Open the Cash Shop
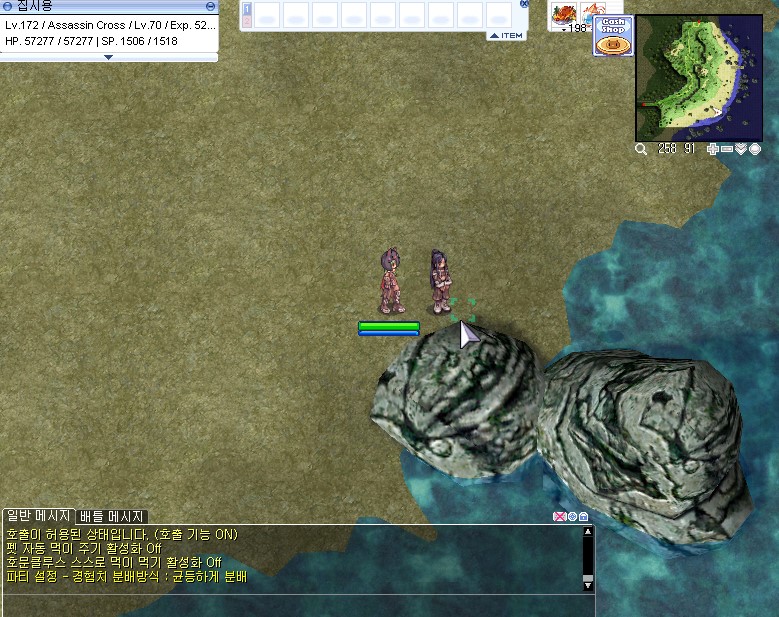779x617 pixels. 611,35
